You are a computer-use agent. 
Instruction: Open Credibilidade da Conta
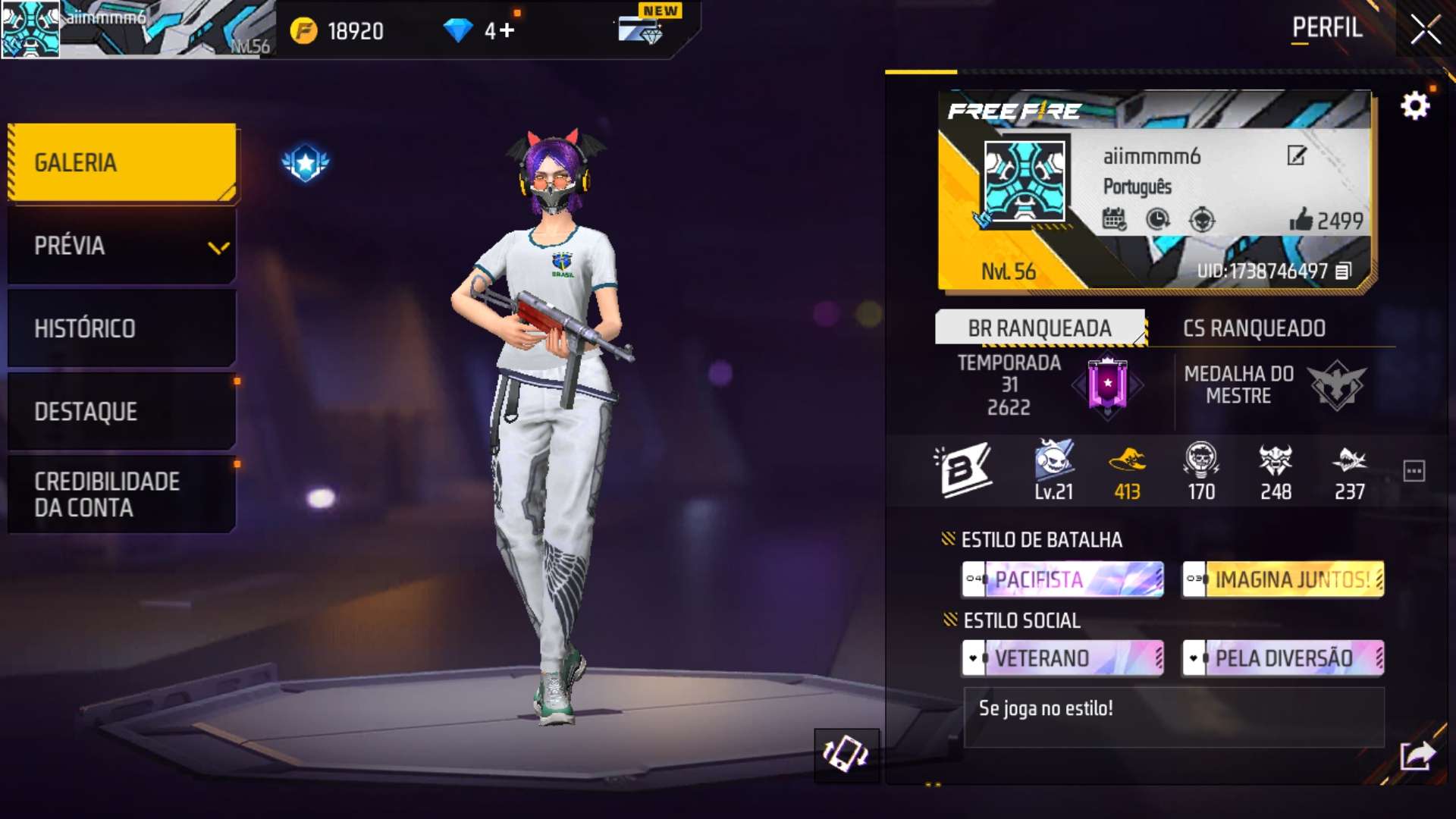coord(121,494)
